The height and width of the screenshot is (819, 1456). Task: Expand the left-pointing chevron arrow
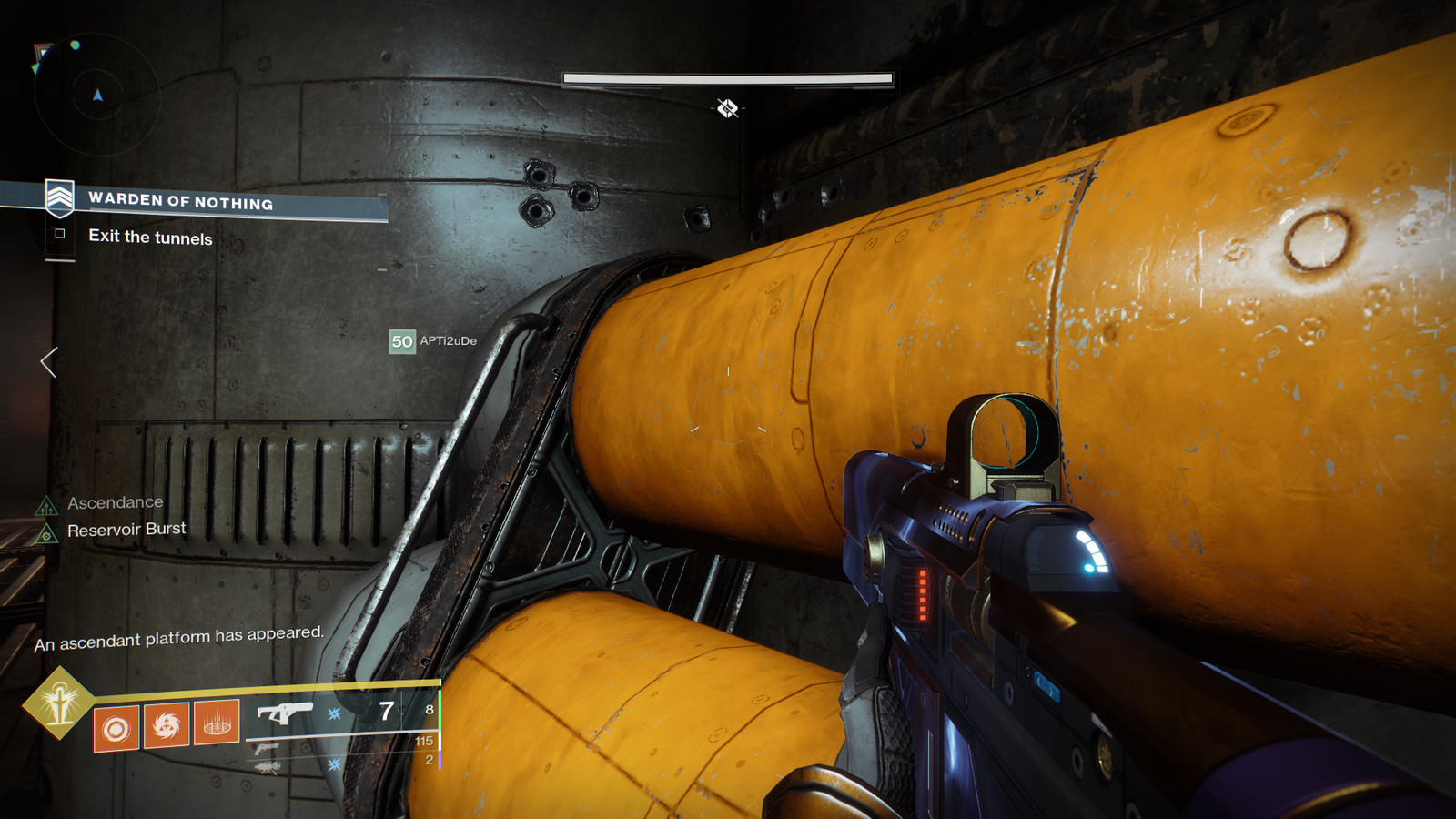(x=44, y=363)
